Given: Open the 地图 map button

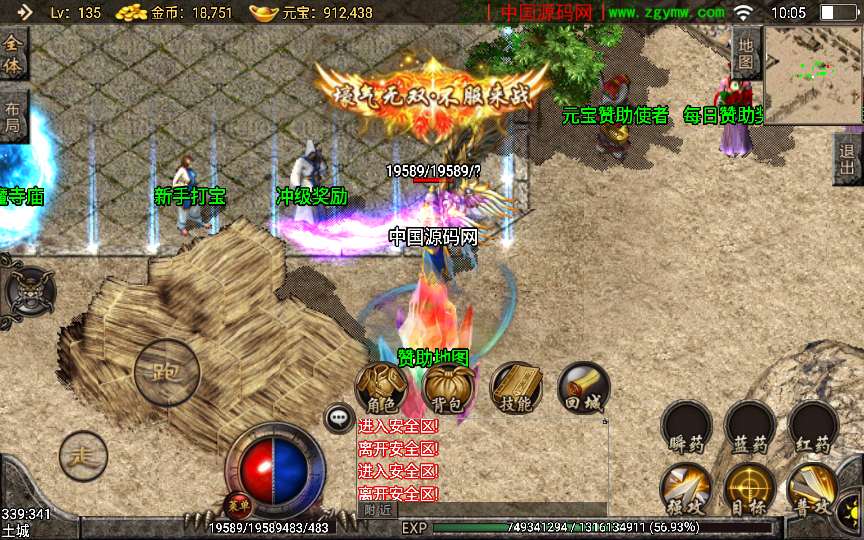Looking at the screenshot, I should pos(746,53).
